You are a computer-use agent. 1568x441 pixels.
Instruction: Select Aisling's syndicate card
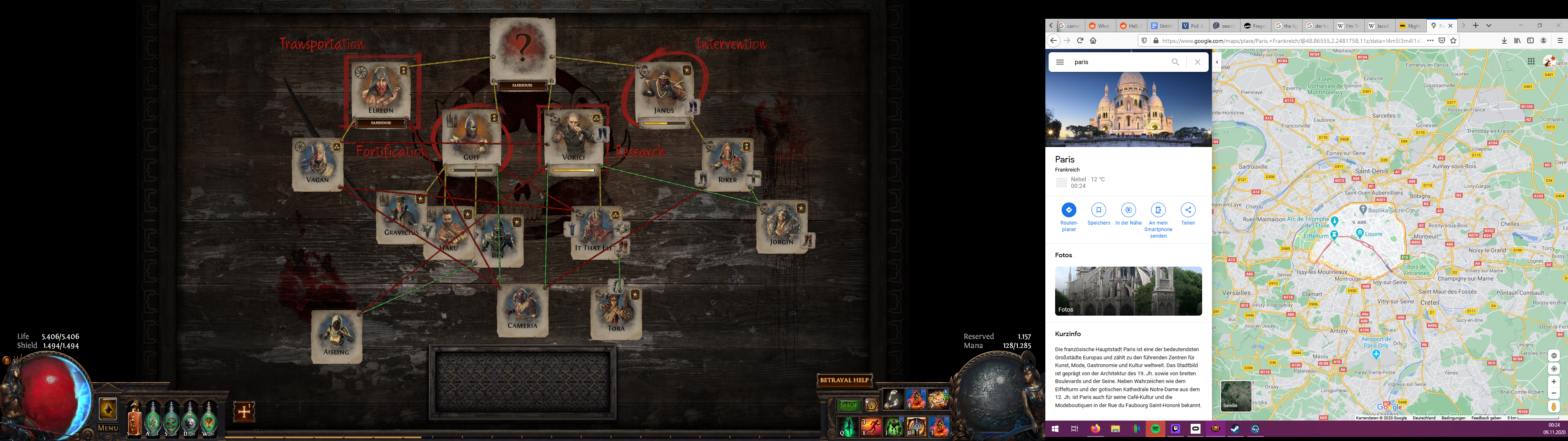(x=336, y=336)
